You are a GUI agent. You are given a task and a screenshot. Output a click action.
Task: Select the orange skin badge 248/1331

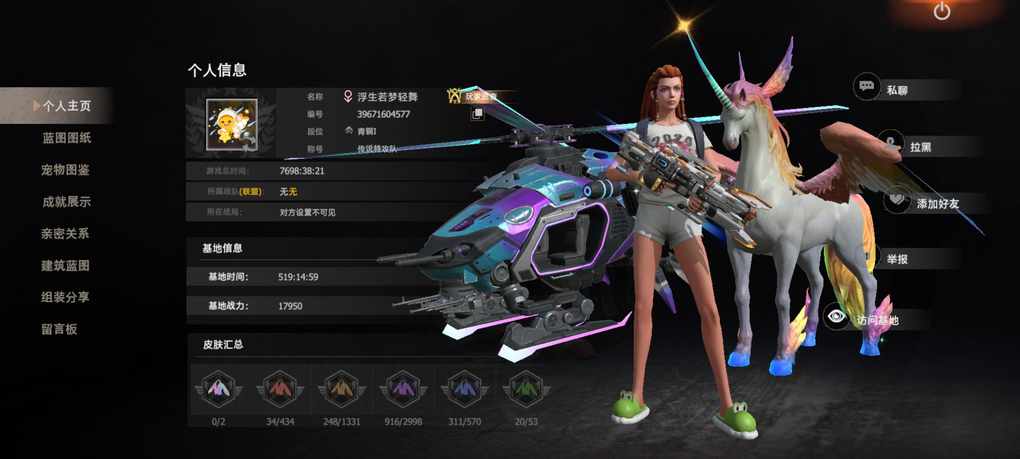[340, 390]
